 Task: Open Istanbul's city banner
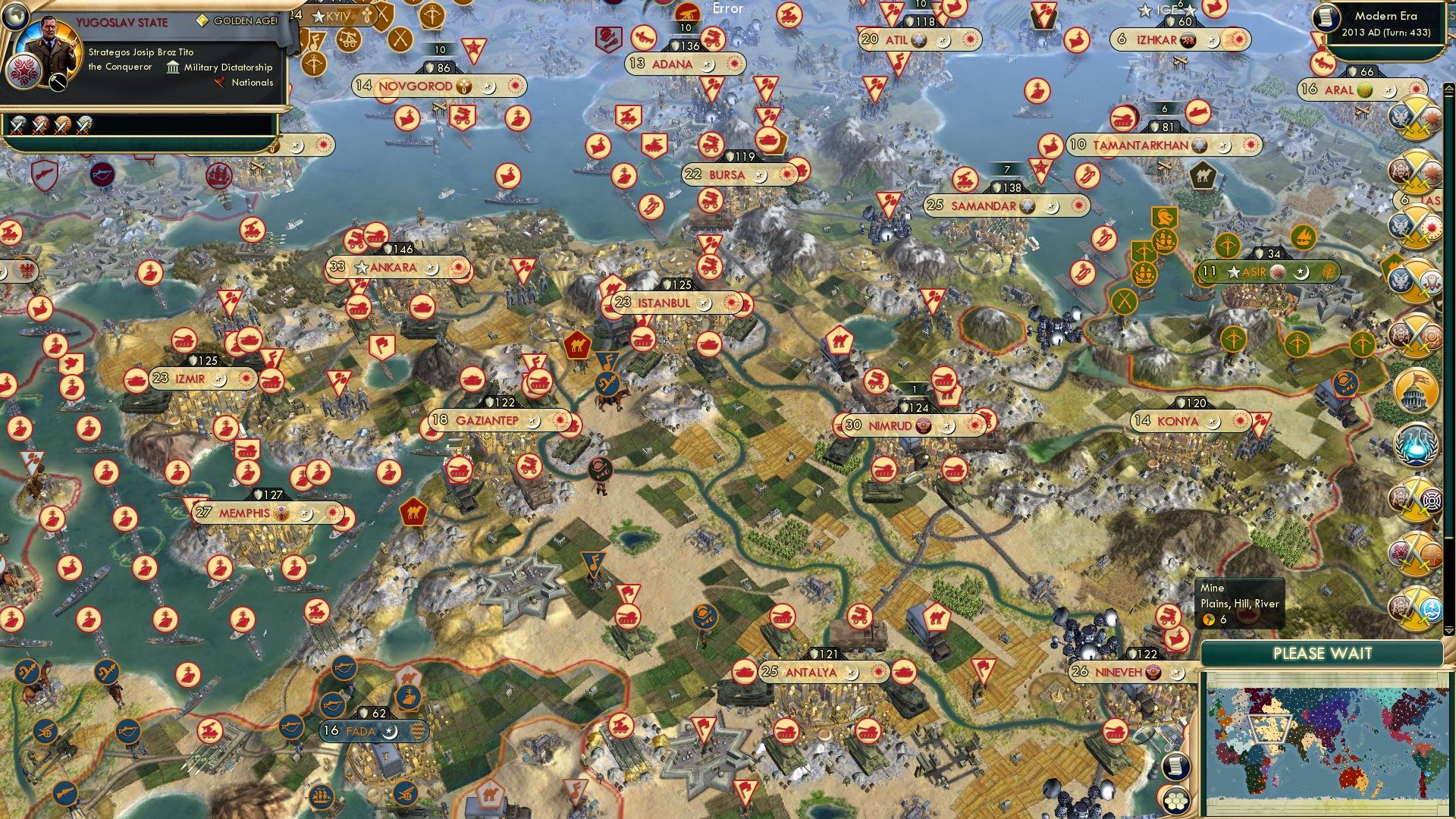[661, 301]
